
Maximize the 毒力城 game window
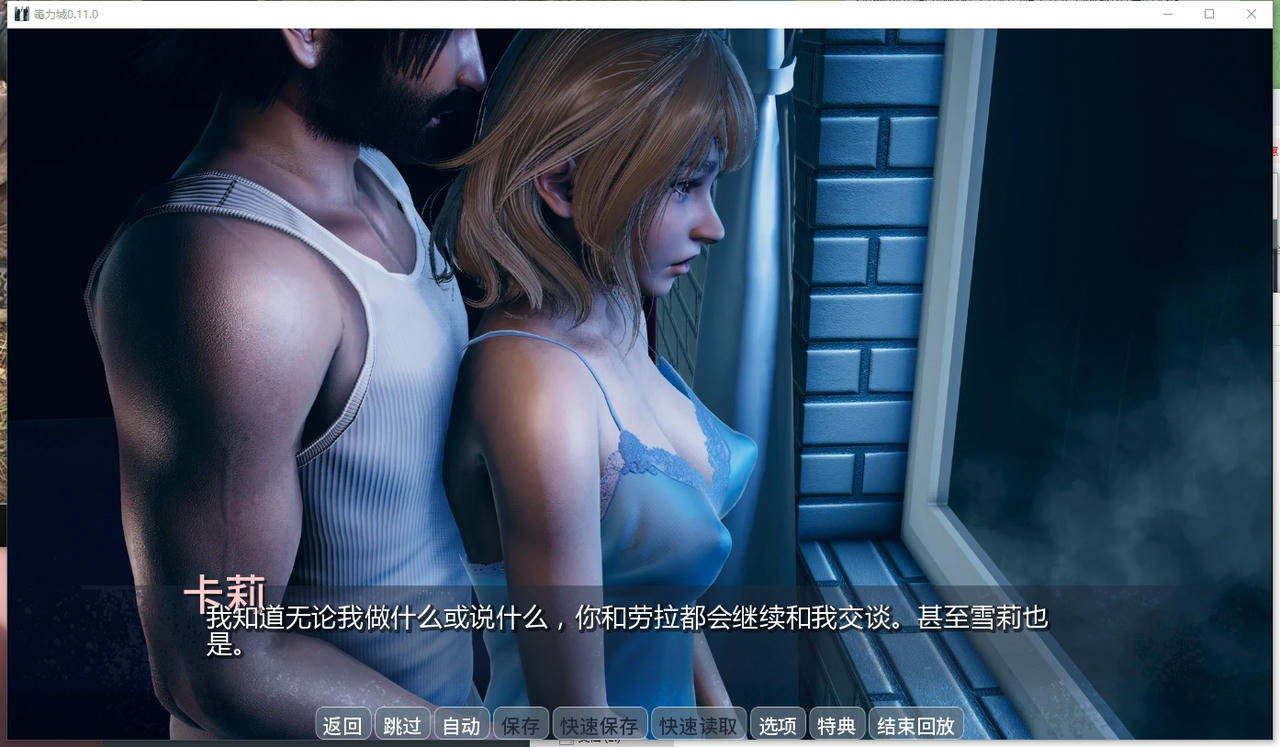(x=1210, y=14)
